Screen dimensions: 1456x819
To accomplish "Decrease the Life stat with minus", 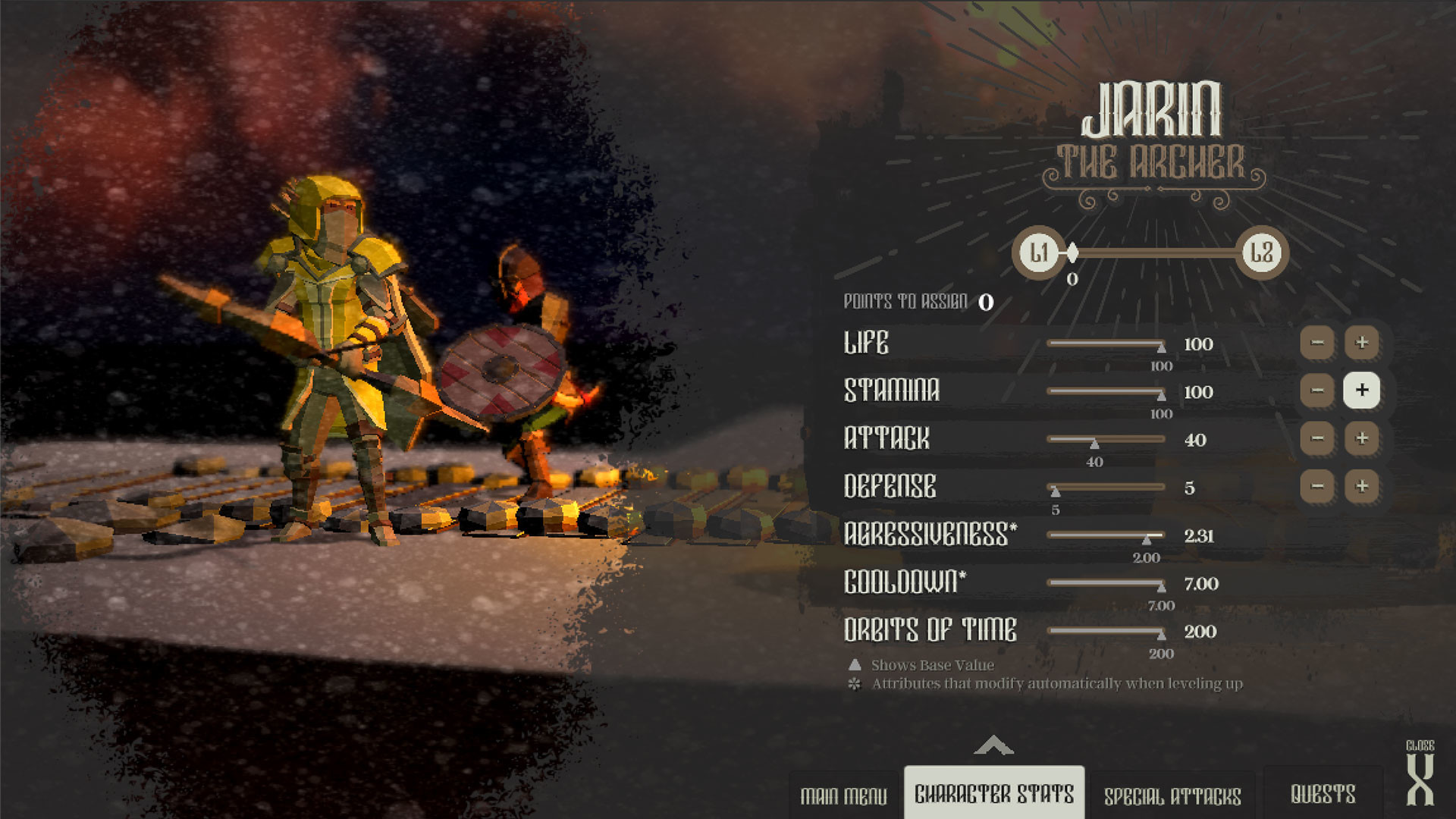I will [1317, 343].
